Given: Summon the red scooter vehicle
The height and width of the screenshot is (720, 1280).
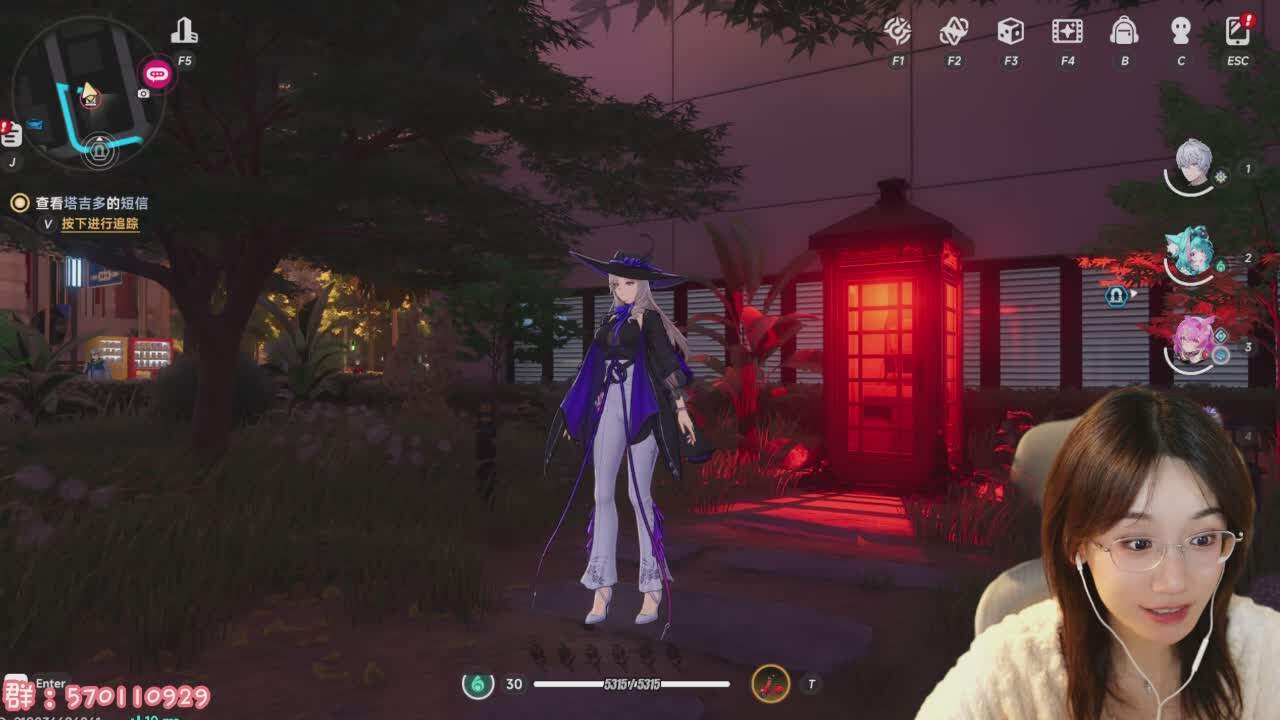Looking at the screenshot, I should click(x=770, y=684).
